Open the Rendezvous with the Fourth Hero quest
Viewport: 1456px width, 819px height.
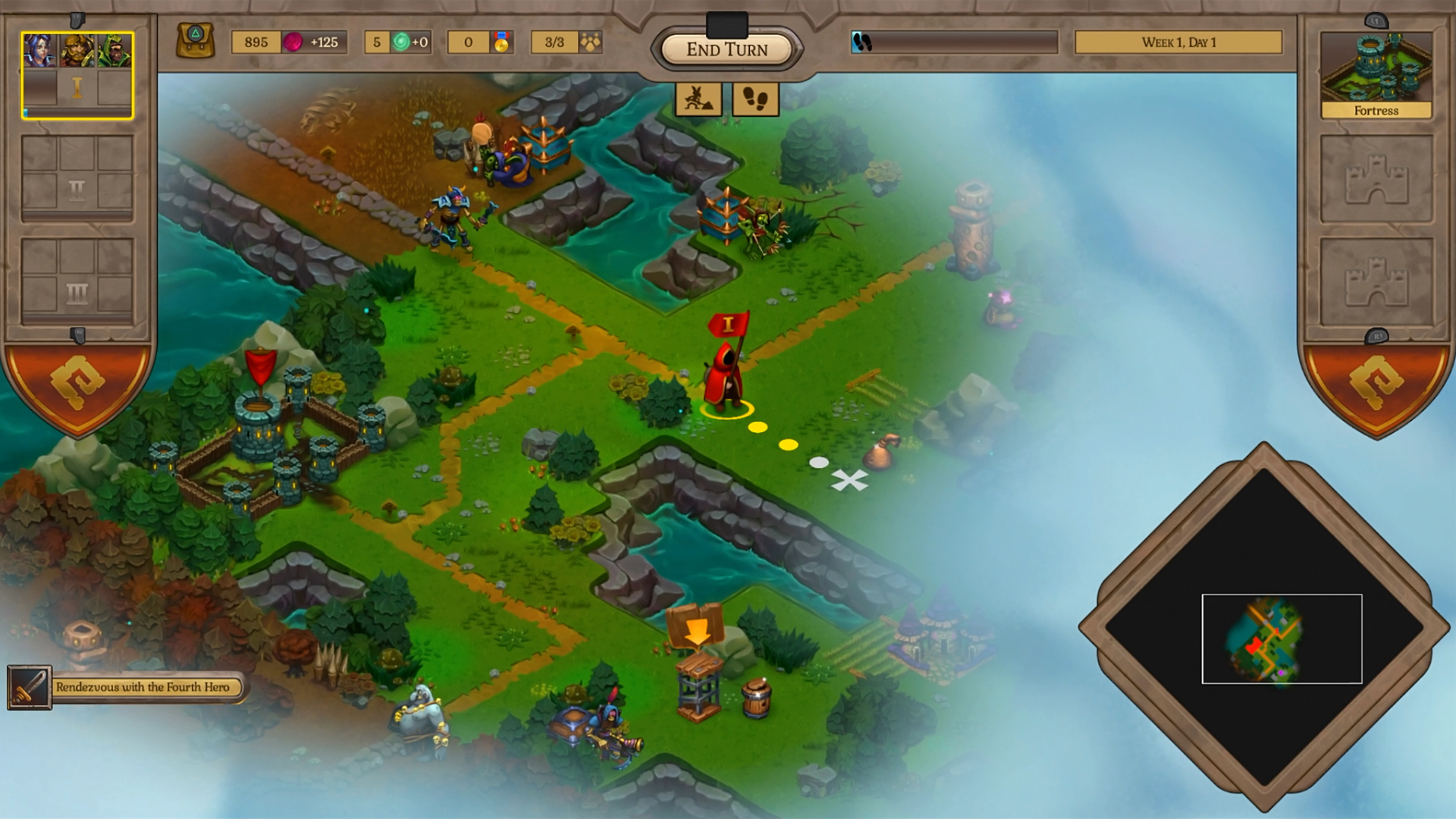[143, 687]
